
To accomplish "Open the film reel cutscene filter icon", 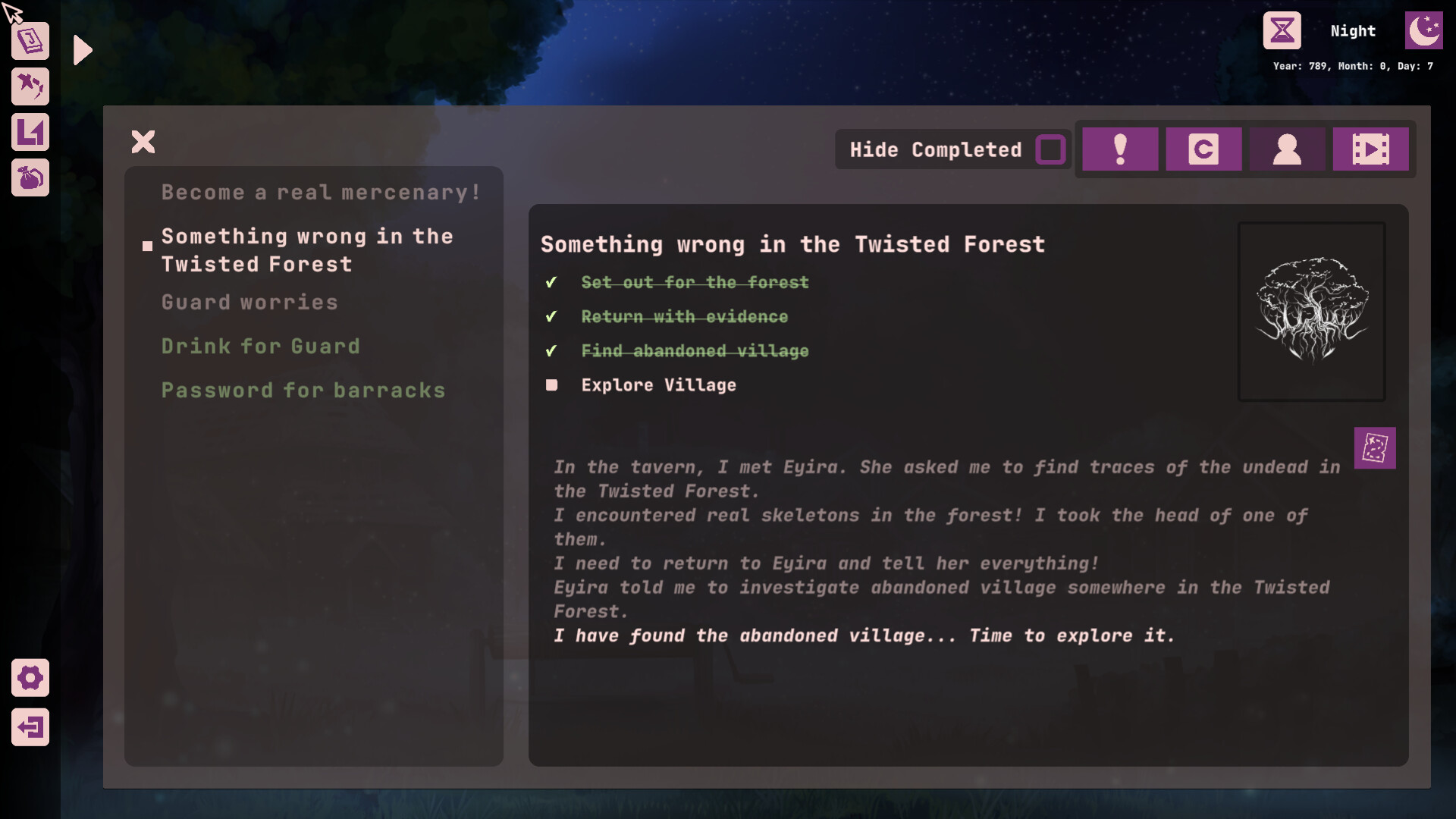I will pyautogui.click(x=1371, y=149).
